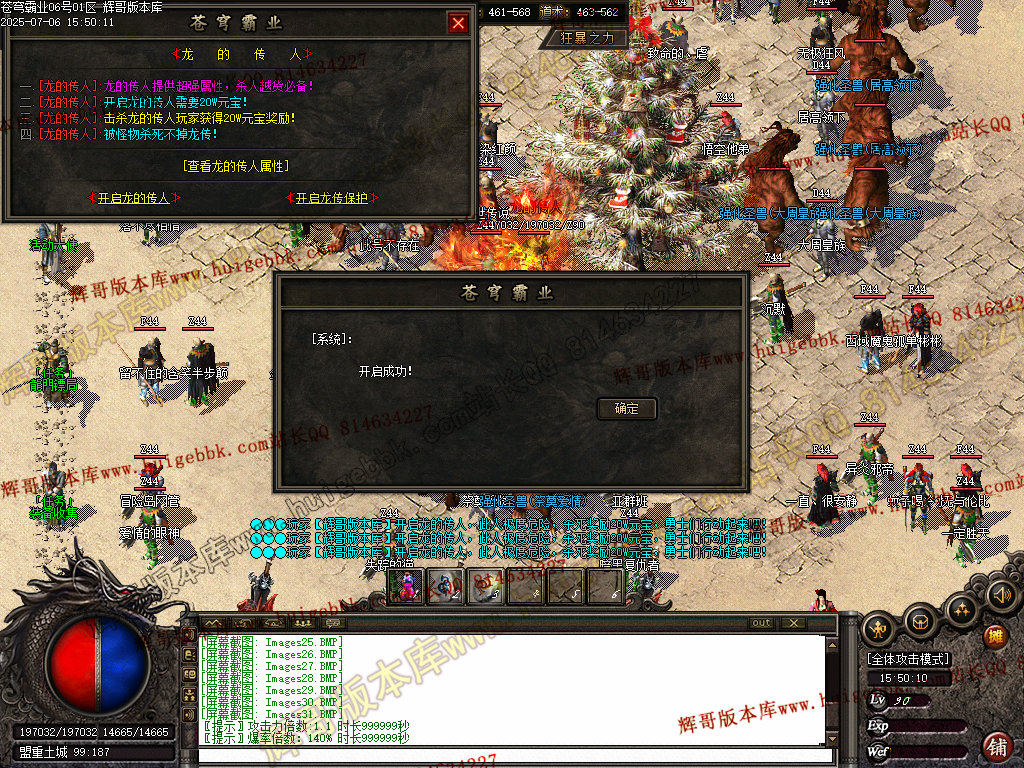Close the chat panel with X

[793, 623]
